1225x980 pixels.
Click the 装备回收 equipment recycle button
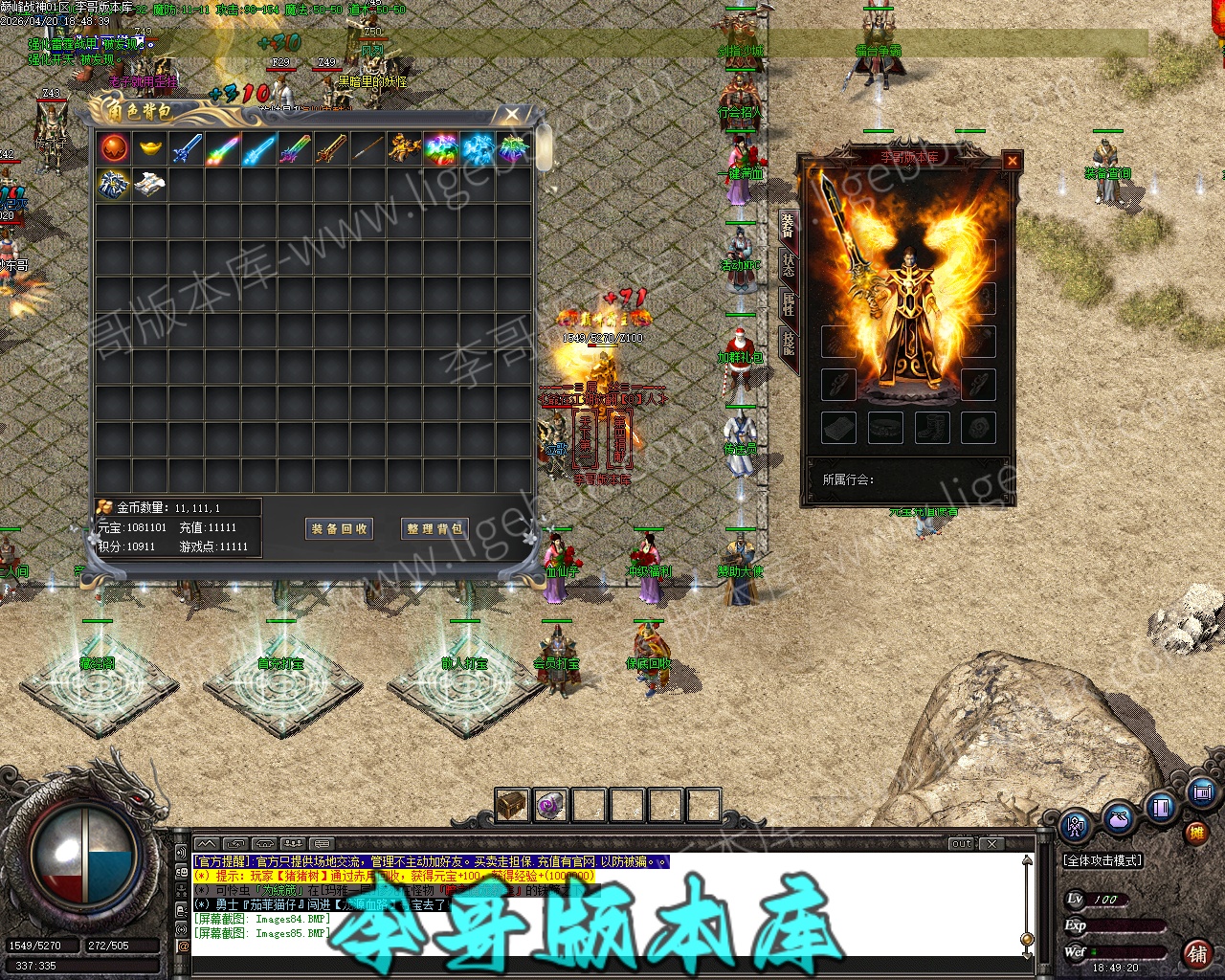(339, 528)
